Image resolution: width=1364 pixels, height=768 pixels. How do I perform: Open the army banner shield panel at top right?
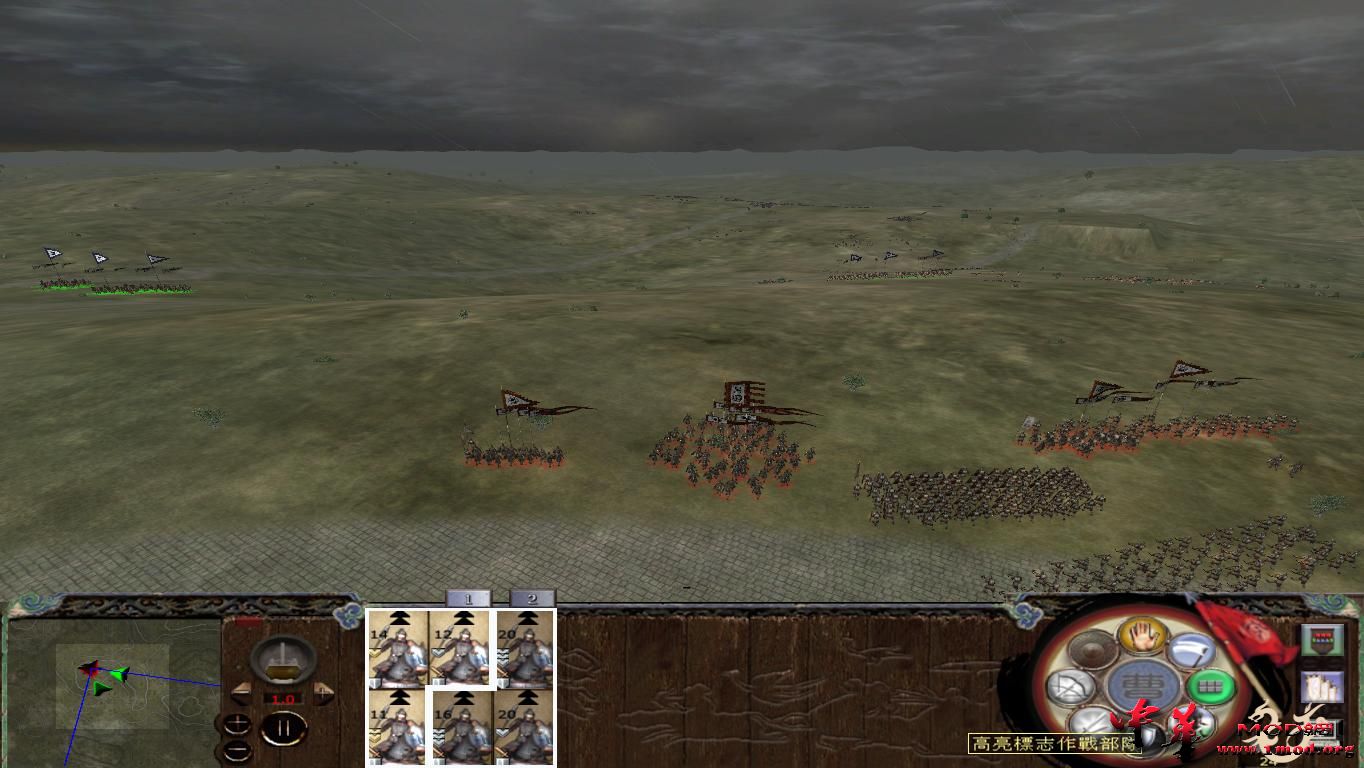(1322, 640)
